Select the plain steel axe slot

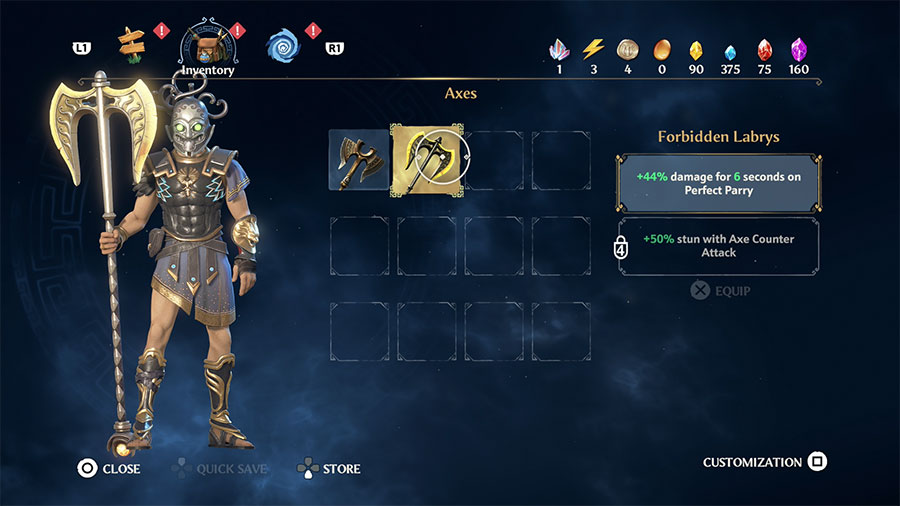pyautogui.click(x=358, y=158)
